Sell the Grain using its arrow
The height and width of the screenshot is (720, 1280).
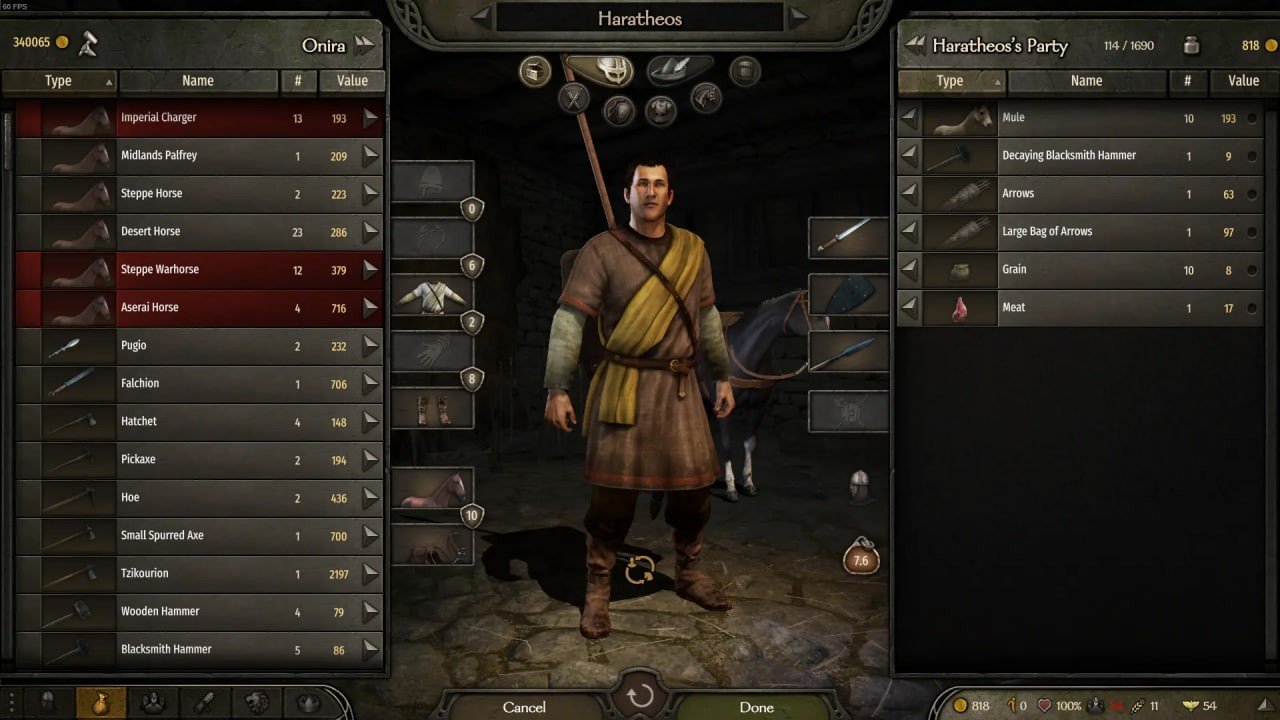pyautogui.click(x=909, y=270)
